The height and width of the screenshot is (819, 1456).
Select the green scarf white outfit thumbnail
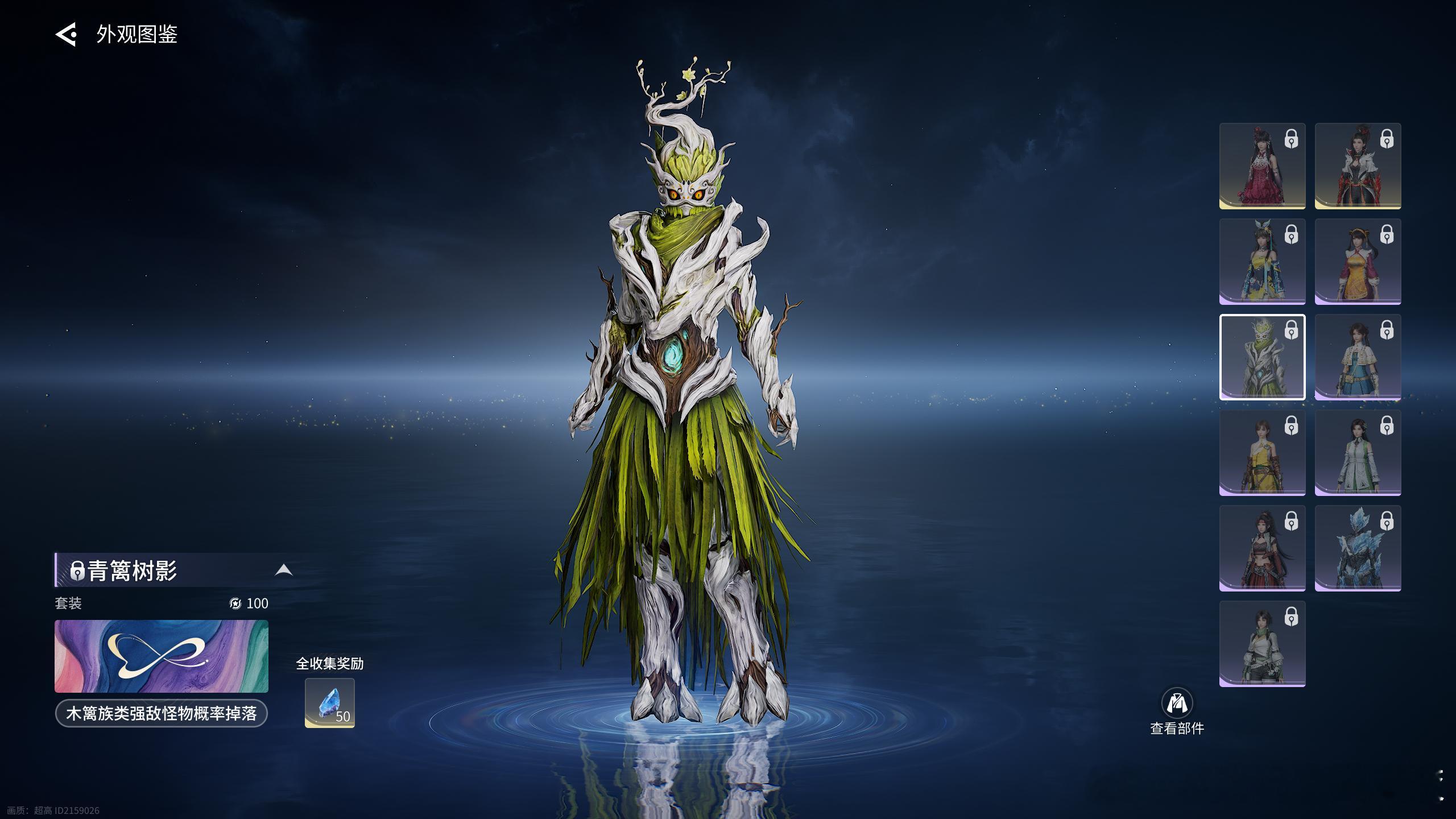click(x=1262, y=644)
